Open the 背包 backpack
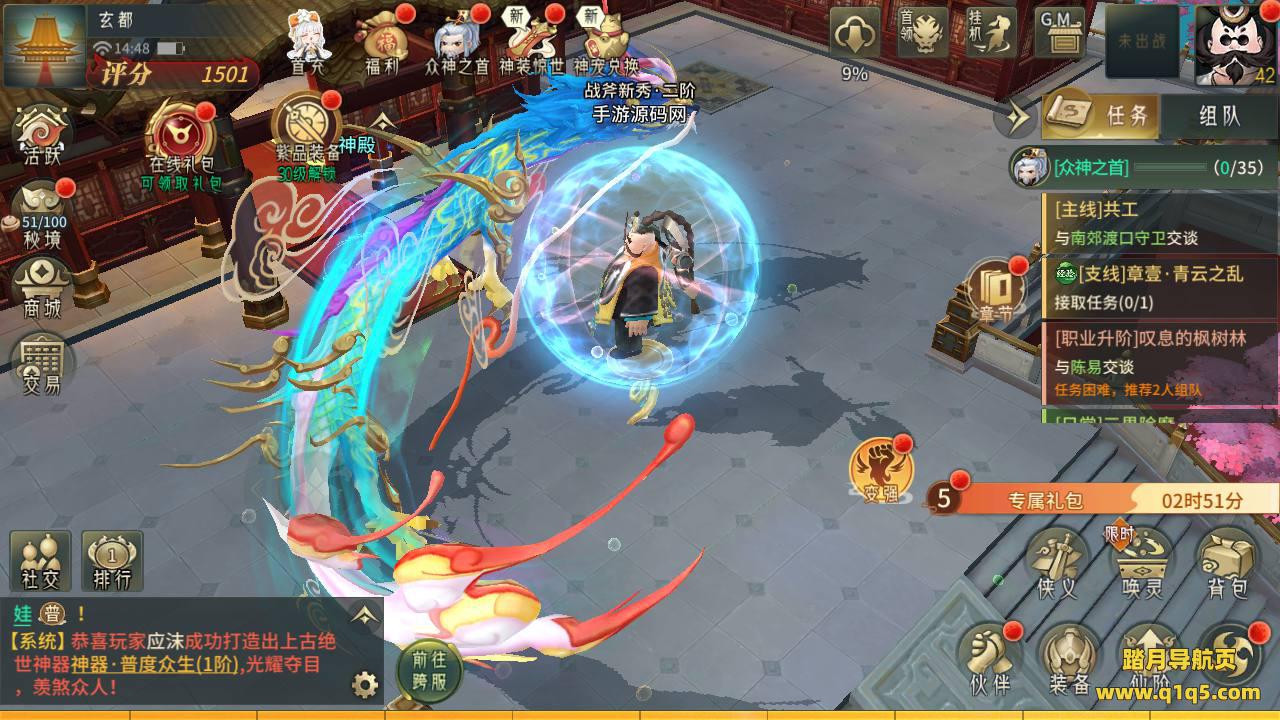The height and width of the screenshot is (720, 1280). [1228, 562]
